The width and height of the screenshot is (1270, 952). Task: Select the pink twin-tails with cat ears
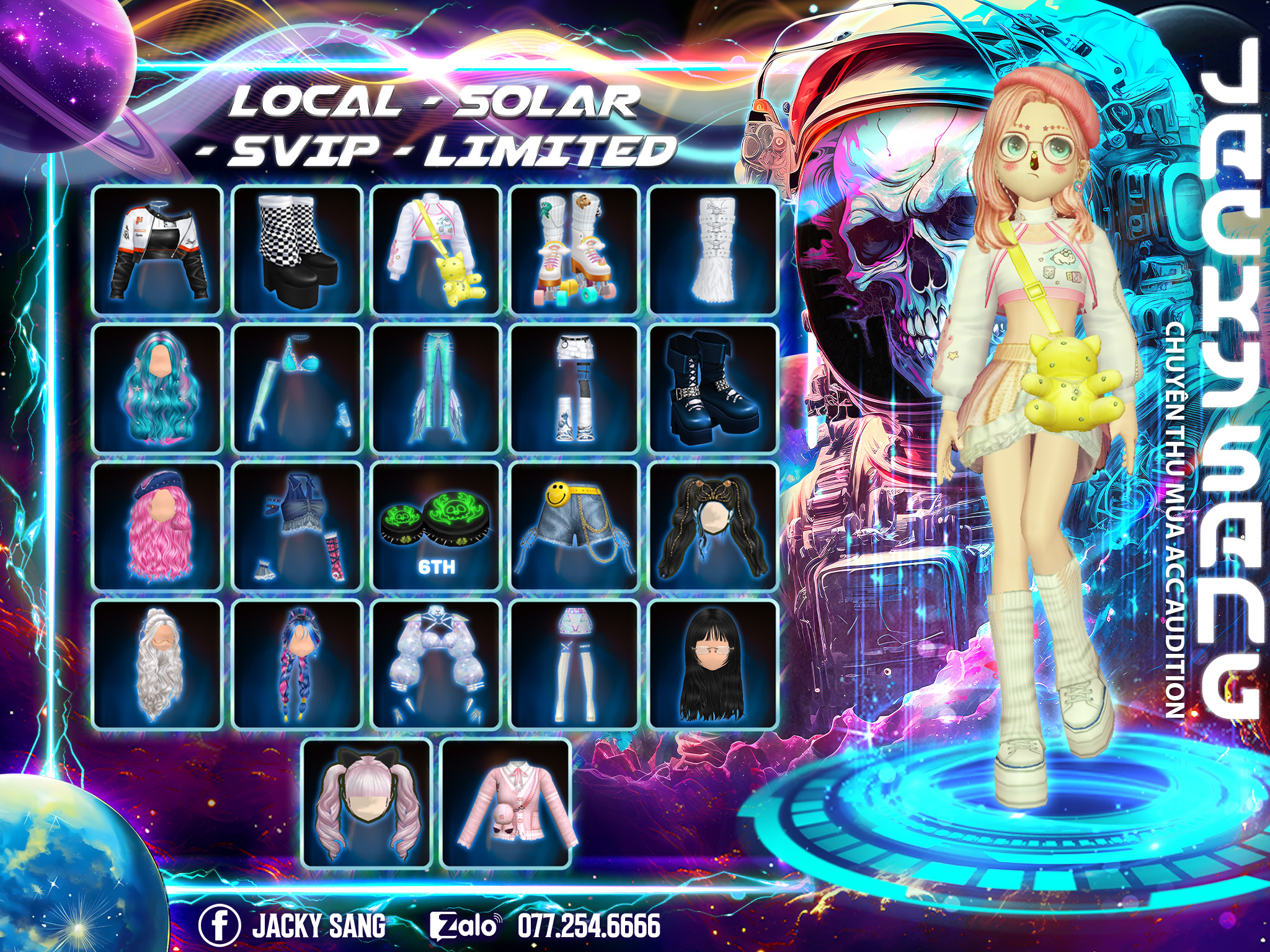(367, 803)
